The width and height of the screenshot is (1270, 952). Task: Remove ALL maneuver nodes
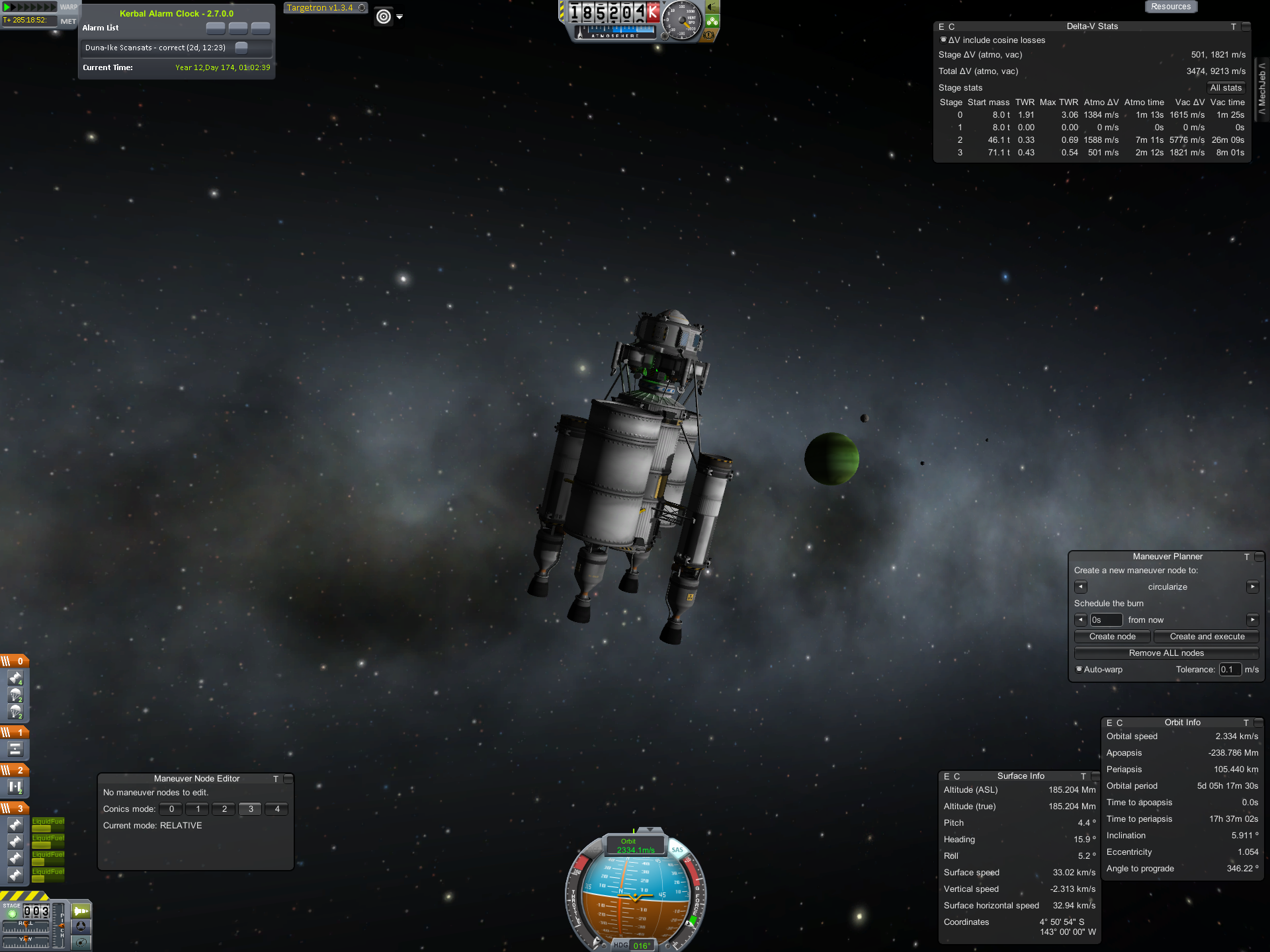(1165, 653)
